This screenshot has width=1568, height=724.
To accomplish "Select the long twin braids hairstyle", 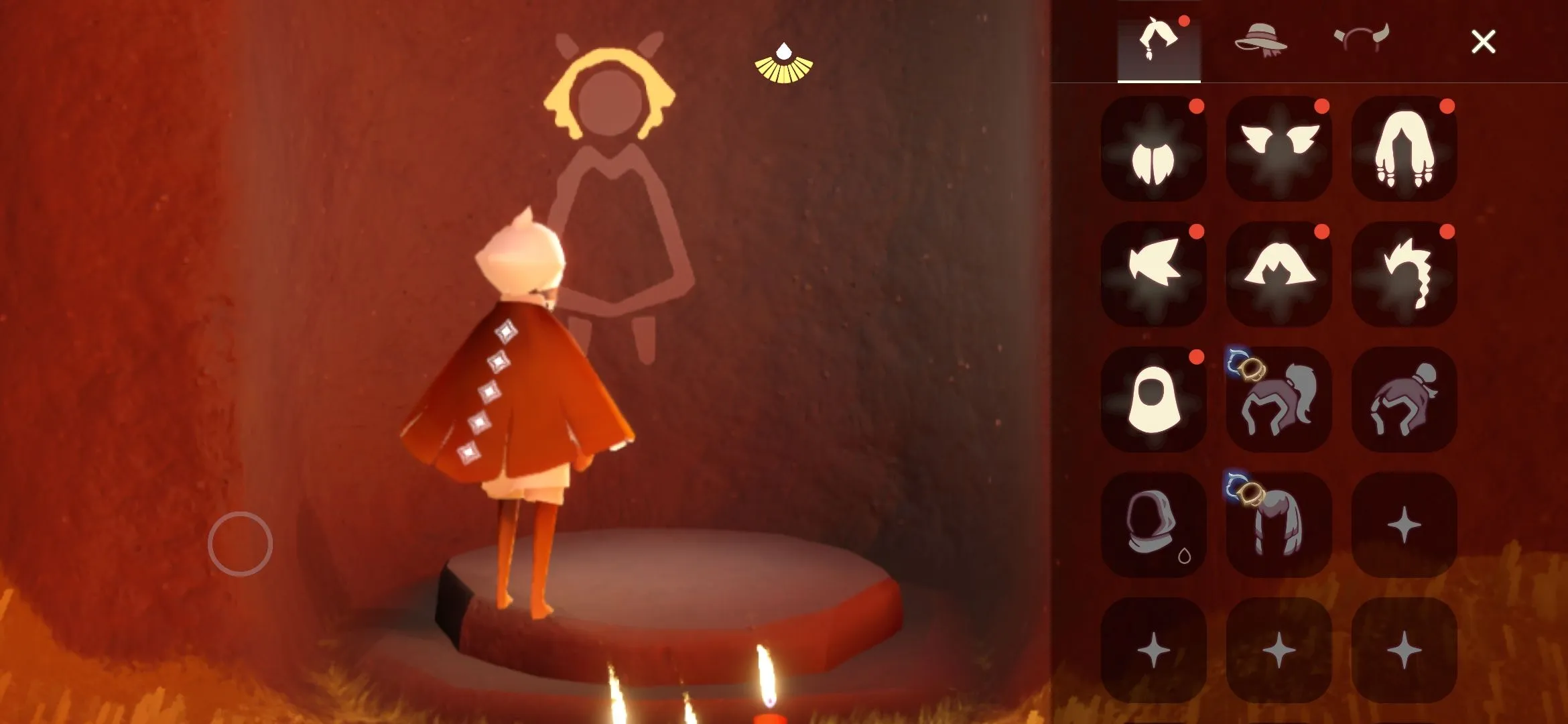I will (1404, 149).
